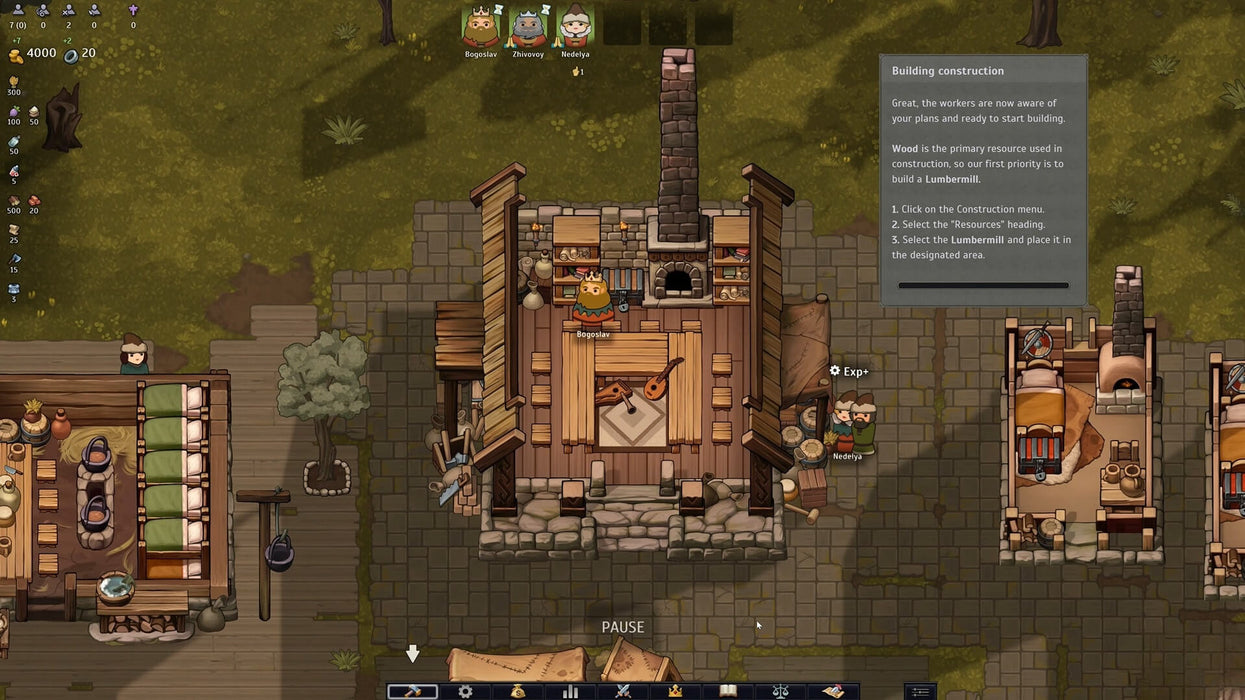
Task: Open the Construction menu hammer icon
Action: (x=413, y=691)
